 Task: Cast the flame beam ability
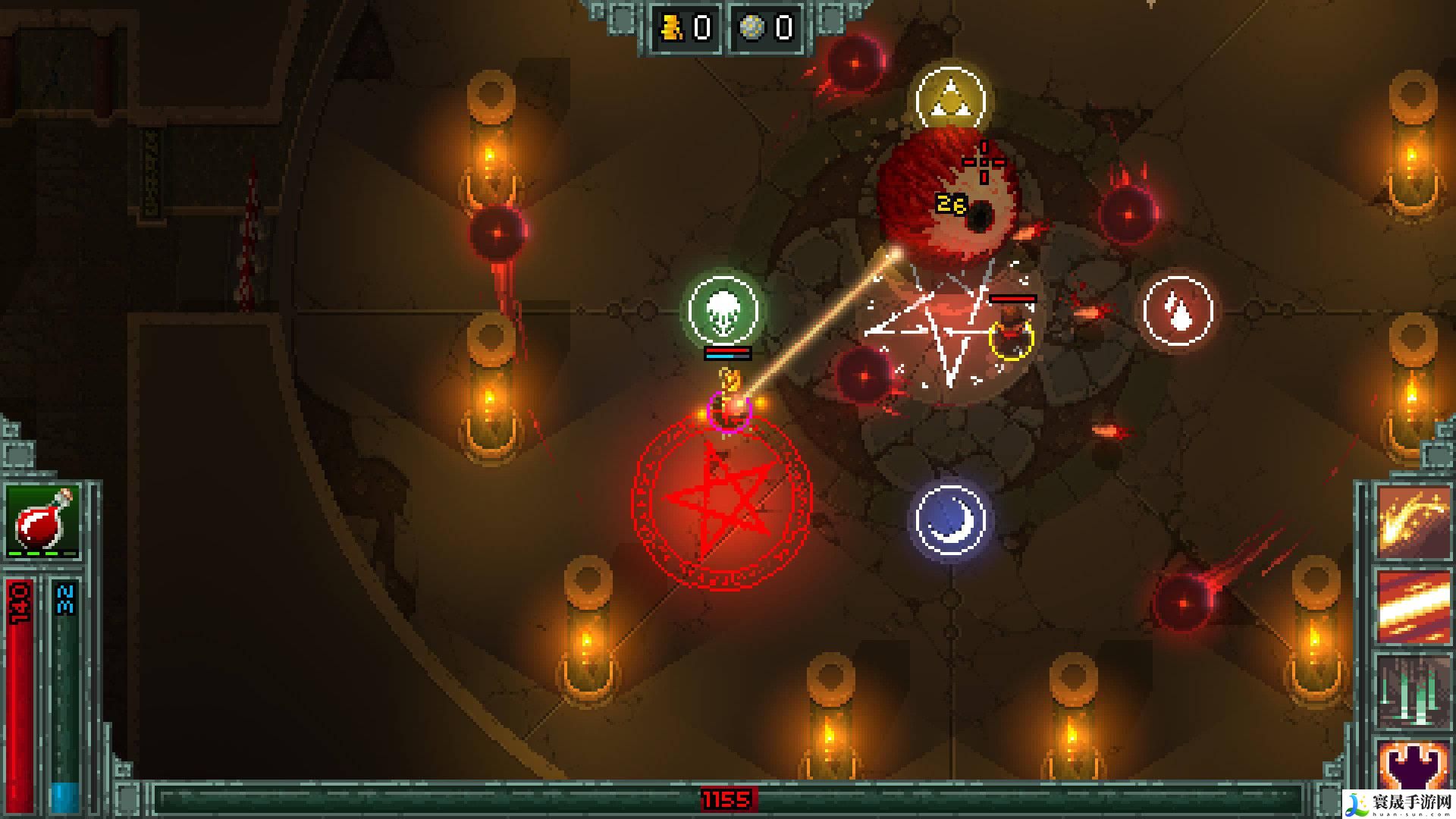[1411, 607]
